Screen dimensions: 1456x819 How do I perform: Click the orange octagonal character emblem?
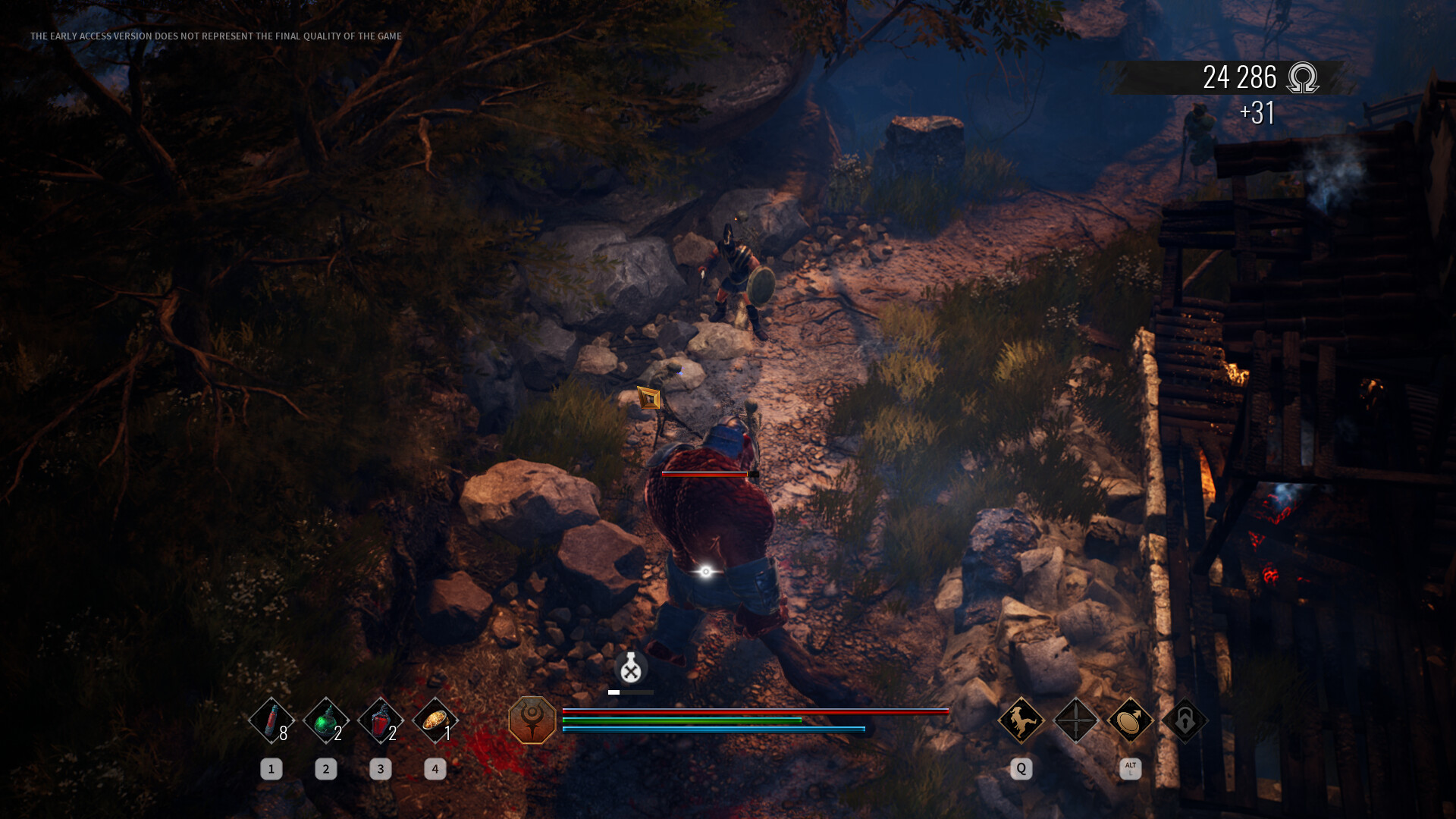click(532, 720)
